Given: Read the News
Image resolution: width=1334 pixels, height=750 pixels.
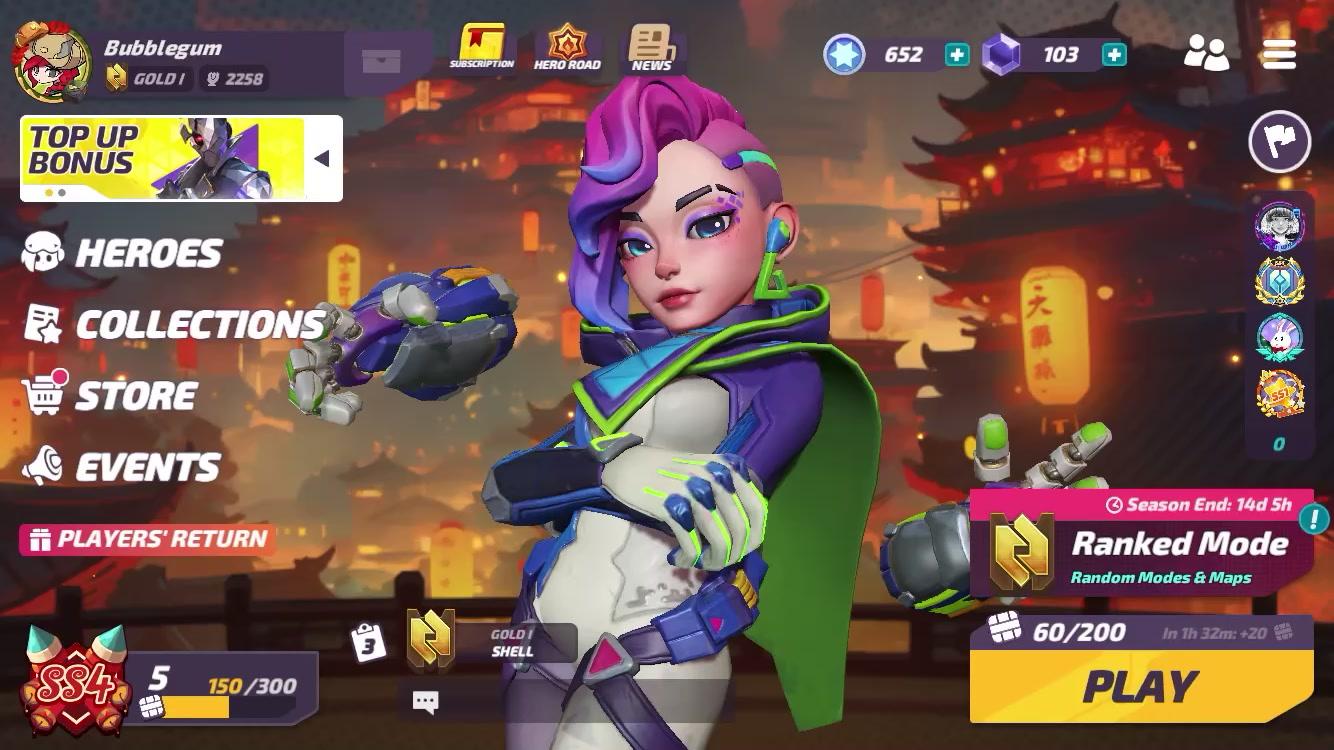Looking at the screenshot, I should tap(651, 47).
